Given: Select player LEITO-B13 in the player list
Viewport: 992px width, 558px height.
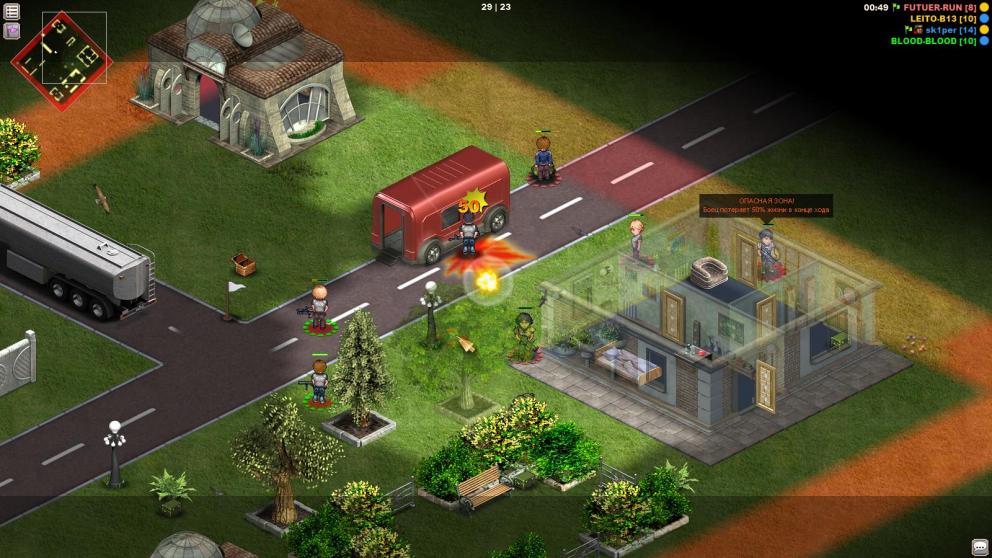Looking at the screenshot, I should coord(942,19).
